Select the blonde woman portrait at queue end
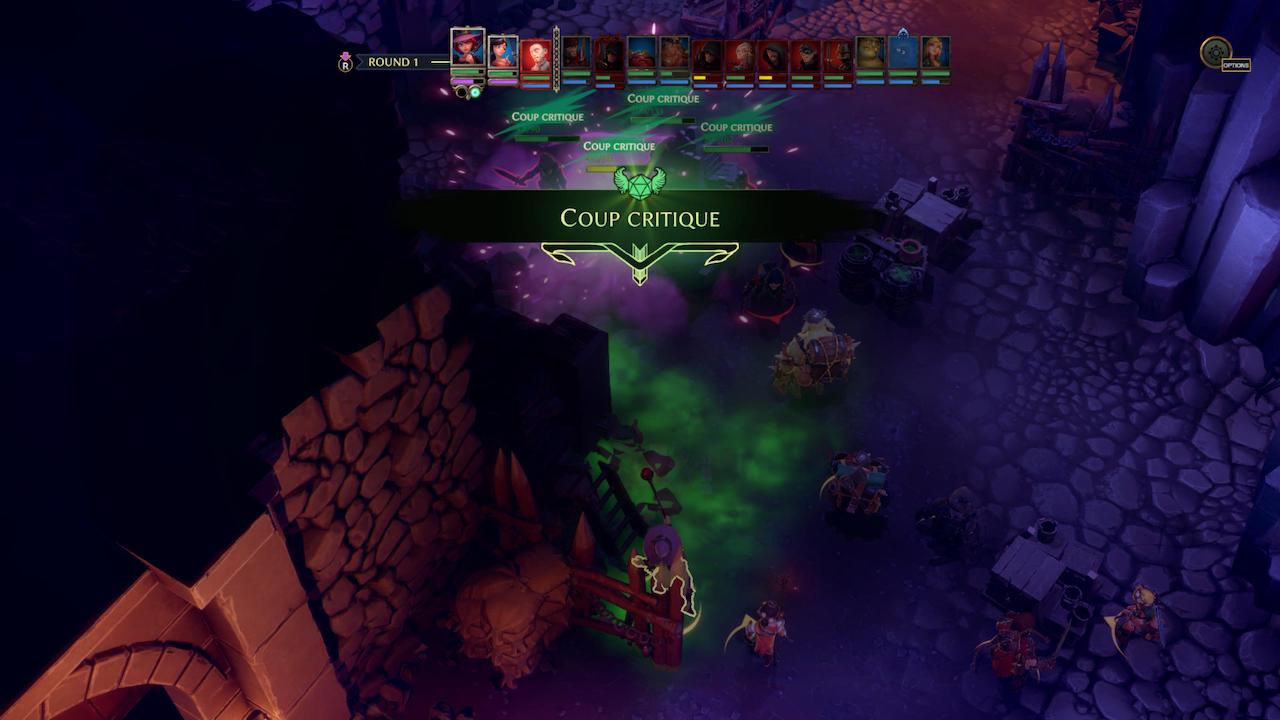 tap(935, 54)
